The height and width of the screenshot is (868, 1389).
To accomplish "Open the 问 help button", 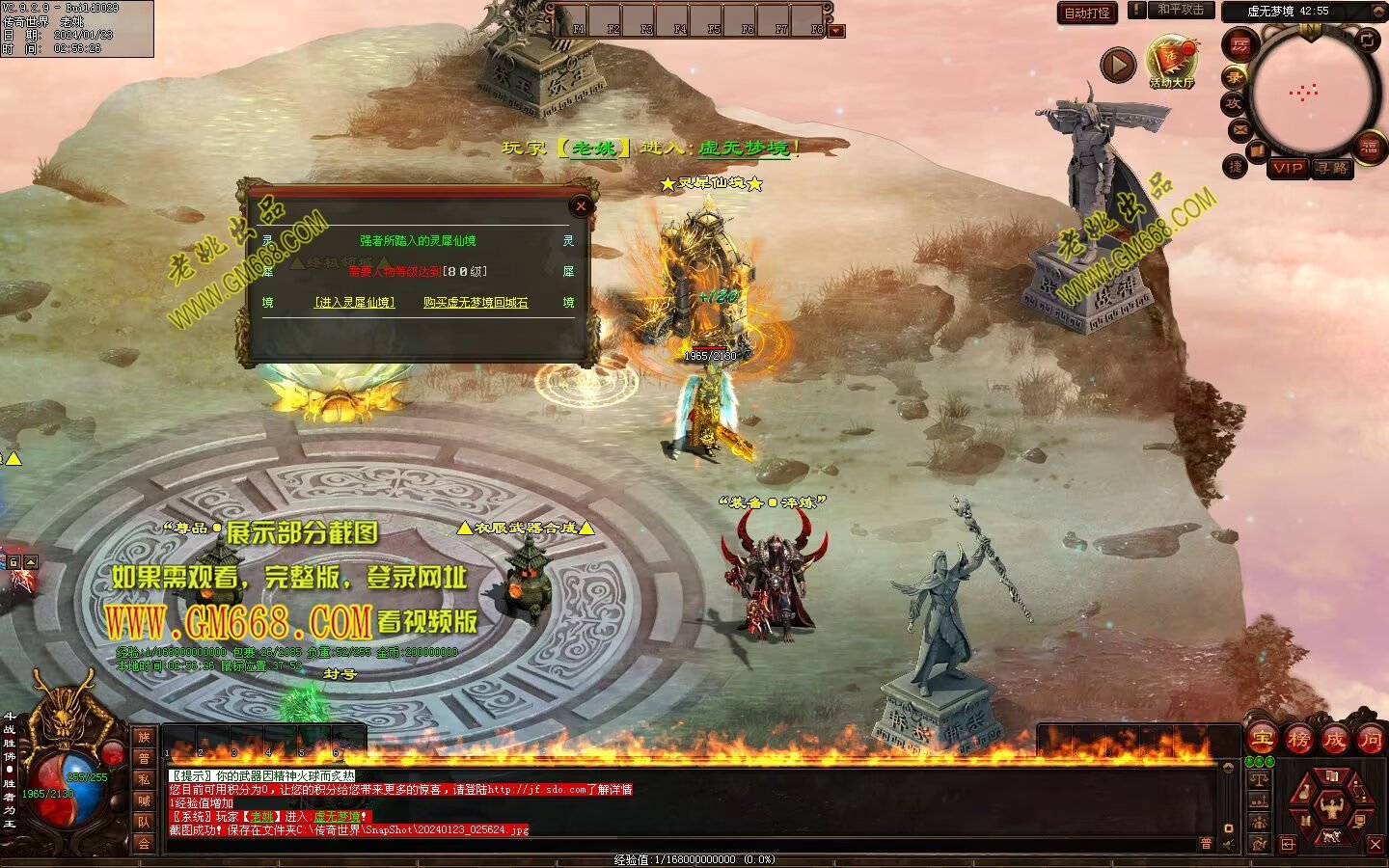I will coord(1370,740).
